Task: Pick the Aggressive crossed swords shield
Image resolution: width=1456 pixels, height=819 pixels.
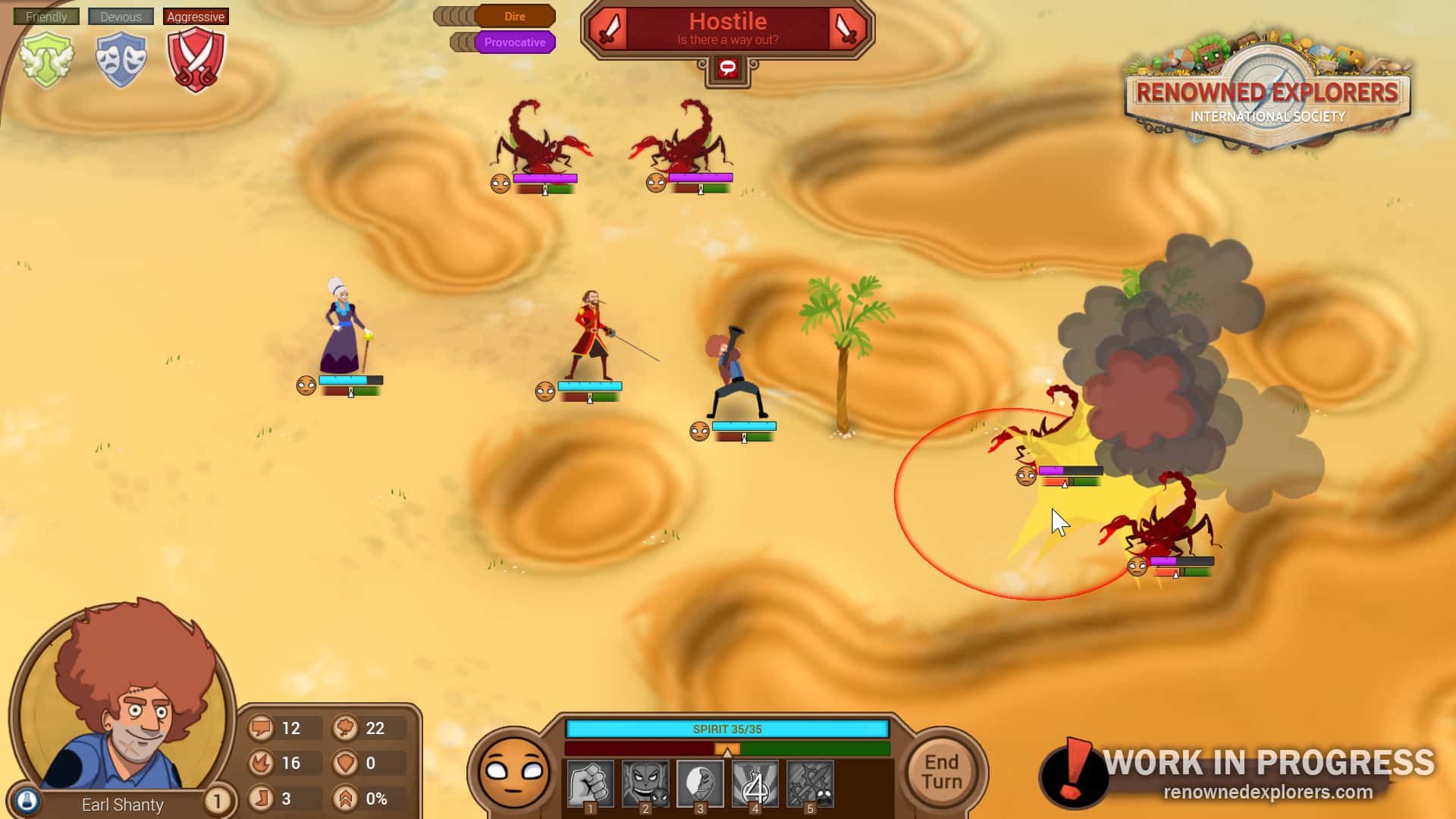Action: [x=196, y=59]
